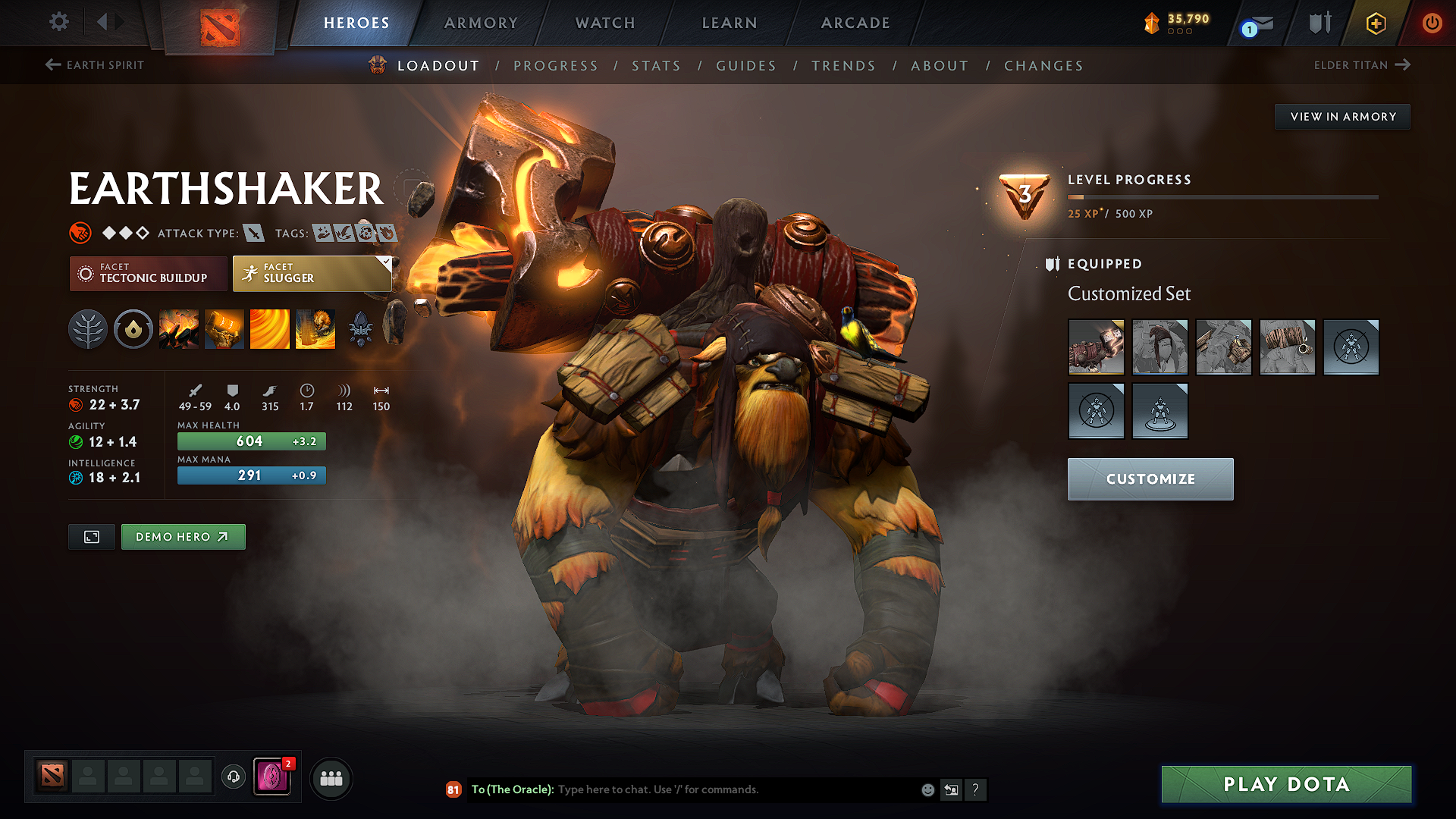The image size is (1456, 819).
Task: Open the Guides section
Action: click(746, 66)
